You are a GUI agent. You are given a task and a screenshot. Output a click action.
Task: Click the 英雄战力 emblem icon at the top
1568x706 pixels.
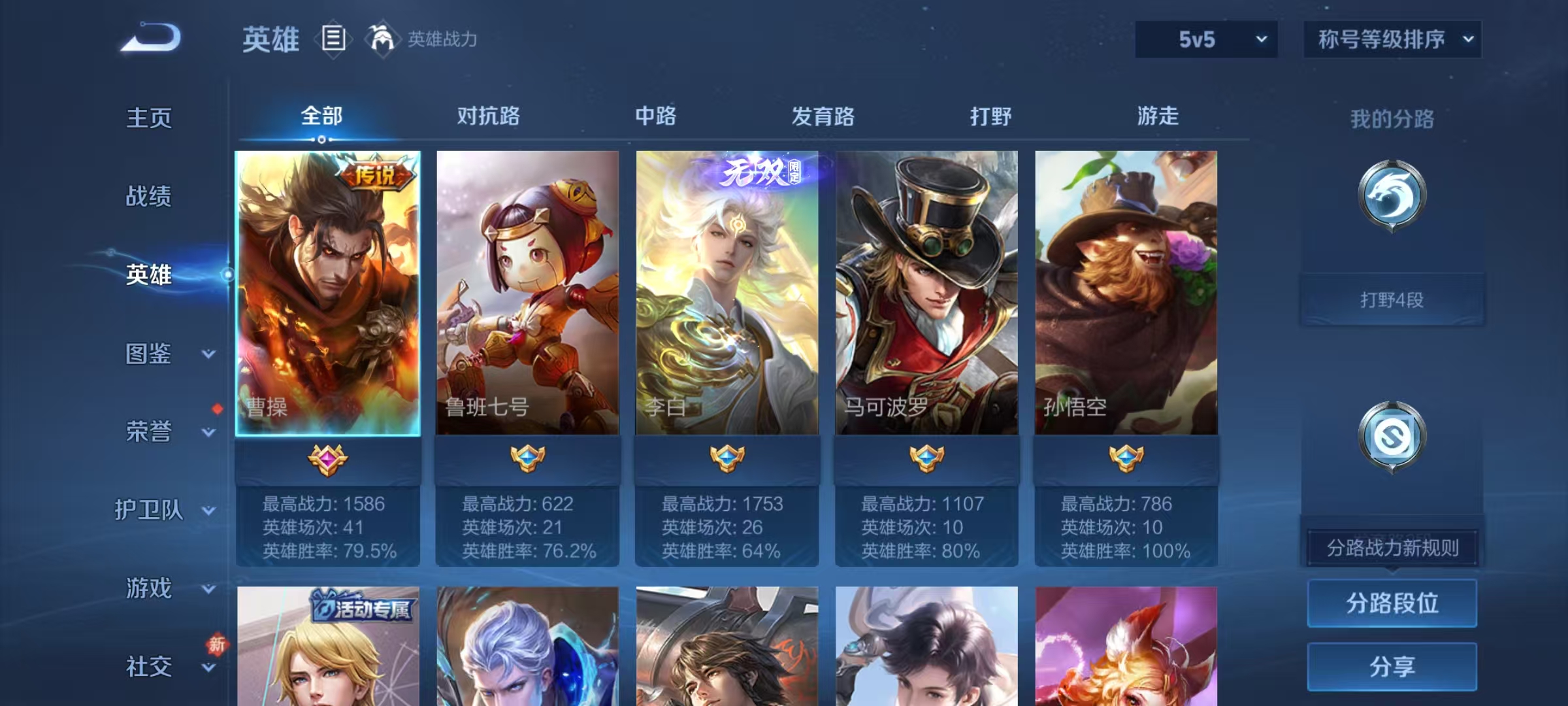coord(382,39)
